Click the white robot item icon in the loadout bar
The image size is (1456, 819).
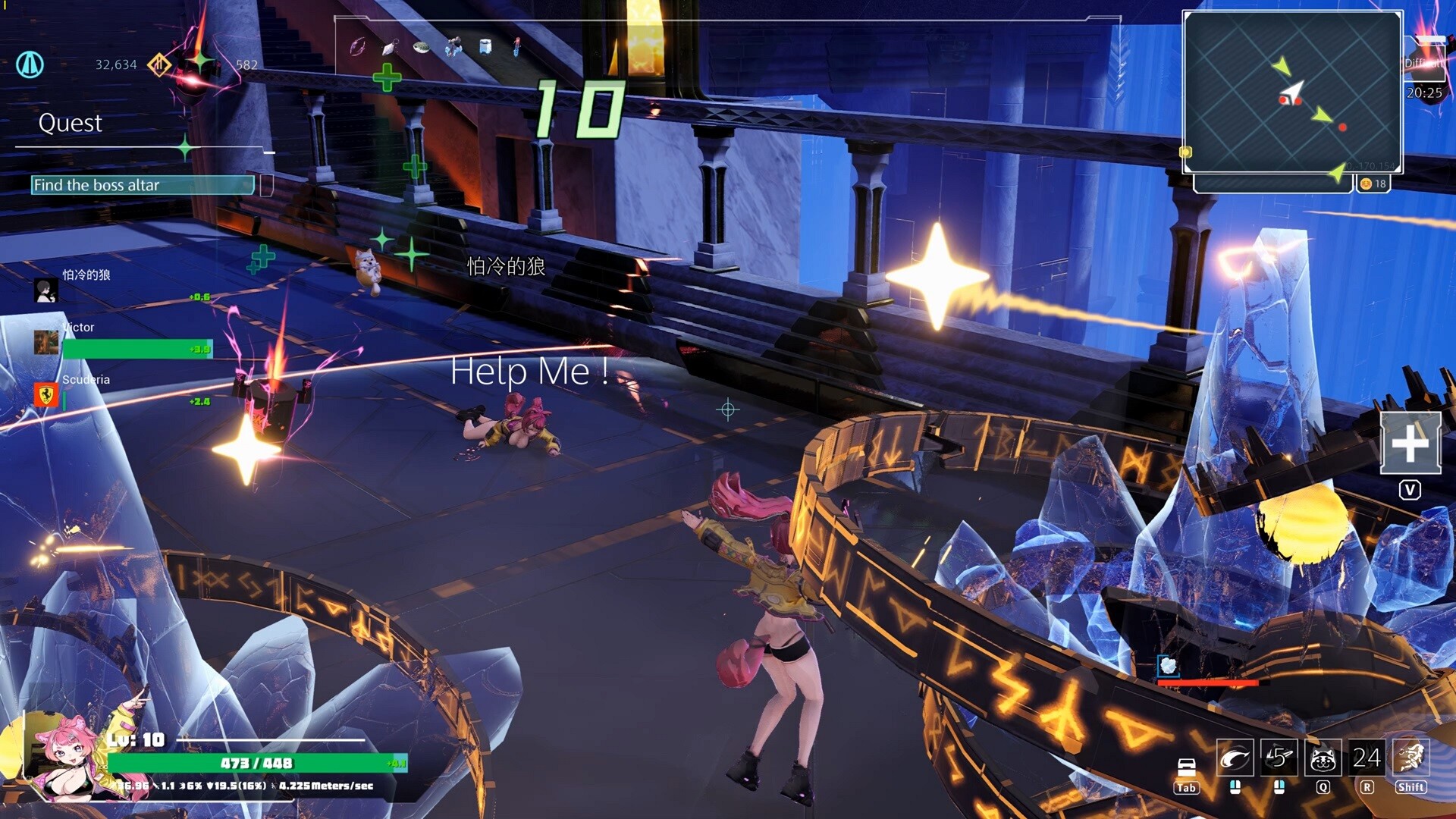pos(485,47)
